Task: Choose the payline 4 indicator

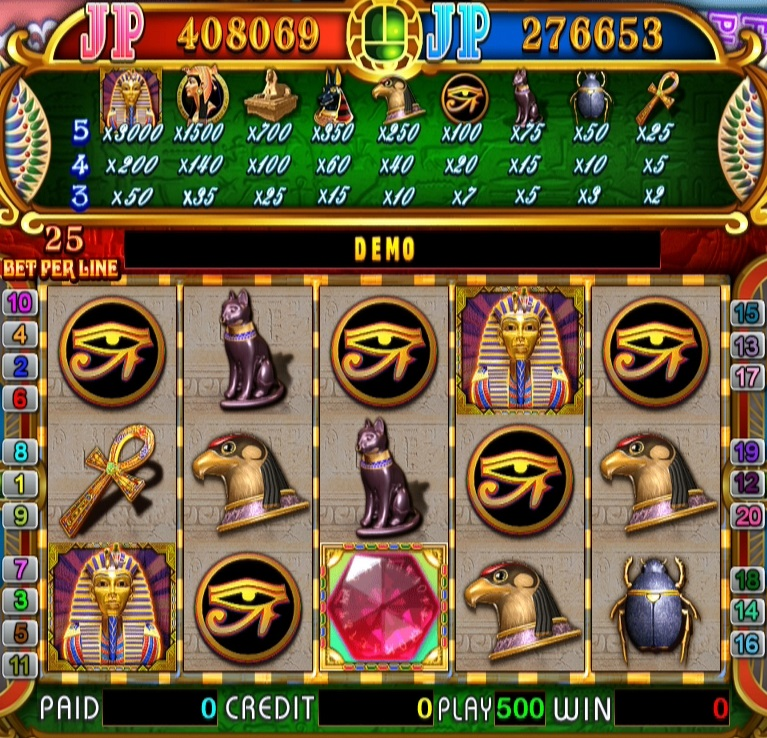Action: click(x=20, y=334)
